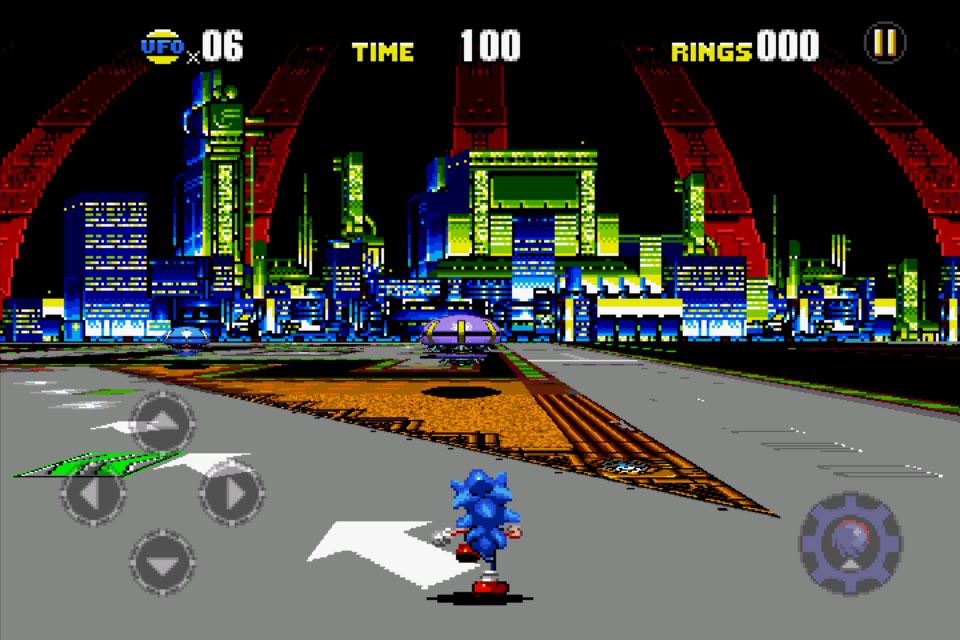The width and height of the screenshot is (960, 640).
Task: Tap the D-pad left arrow
Action: click(93, 493)
